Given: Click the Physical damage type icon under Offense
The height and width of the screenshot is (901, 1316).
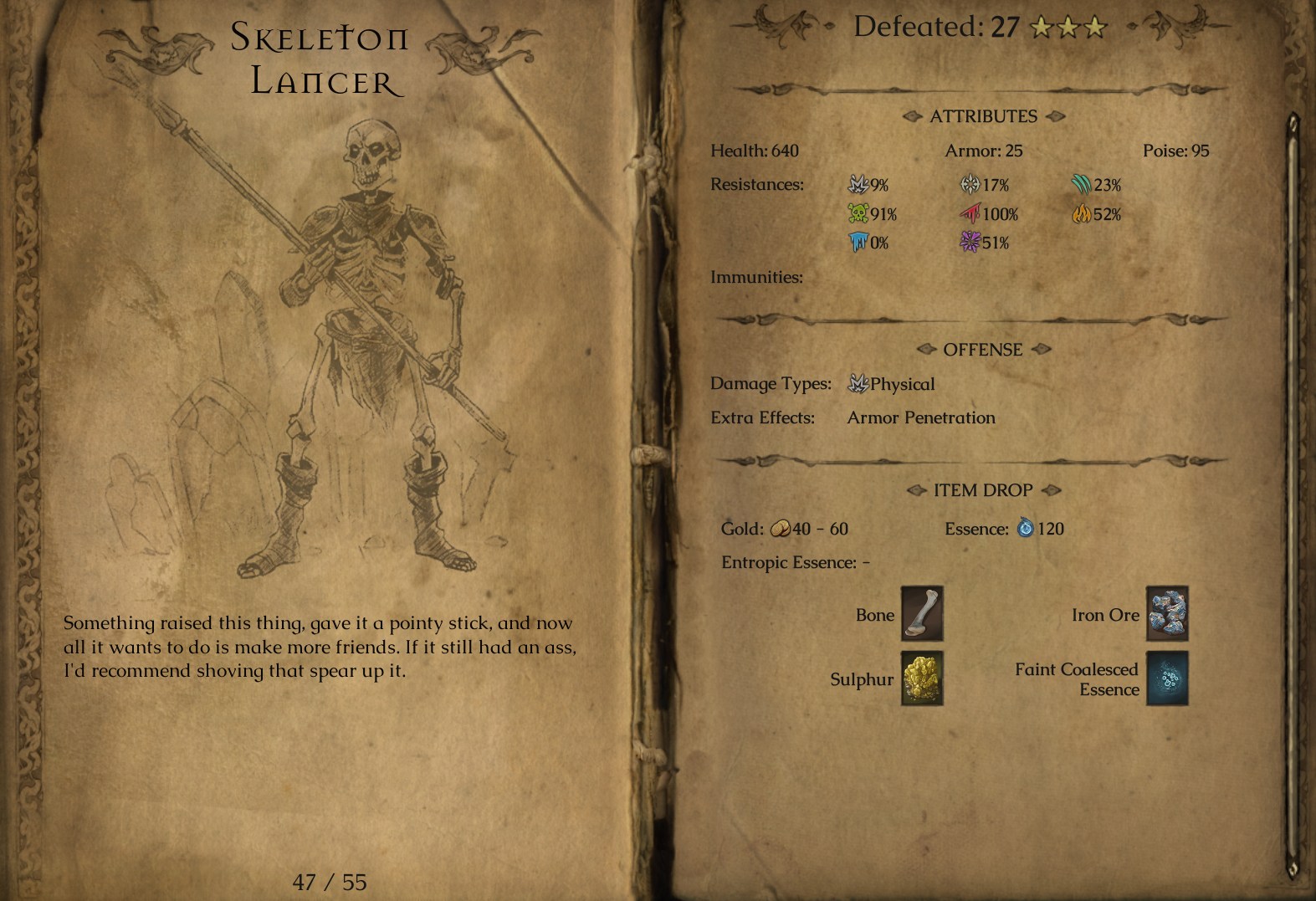Looking at the screenshot, I should coord(858,383).
